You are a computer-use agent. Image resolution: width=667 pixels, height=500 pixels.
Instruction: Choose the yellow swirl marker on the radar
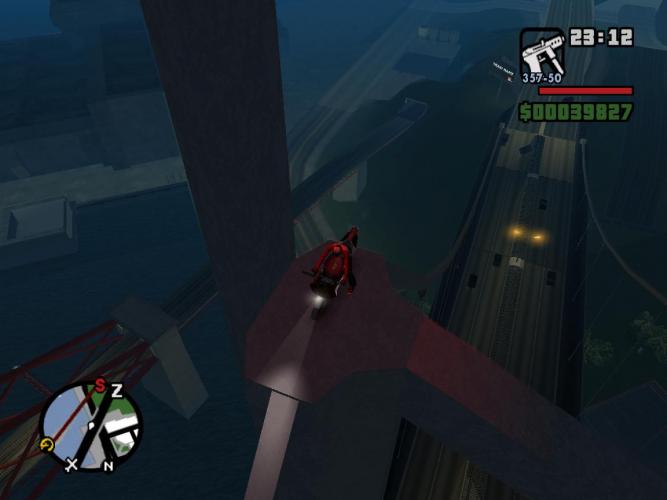(46, 445)
